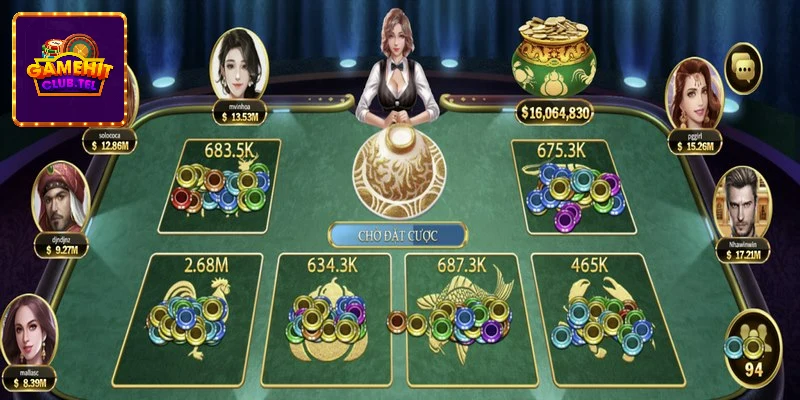Screen dimensions: 800x400
Task: View player mvinhoa's avatar
Action: 242,59
